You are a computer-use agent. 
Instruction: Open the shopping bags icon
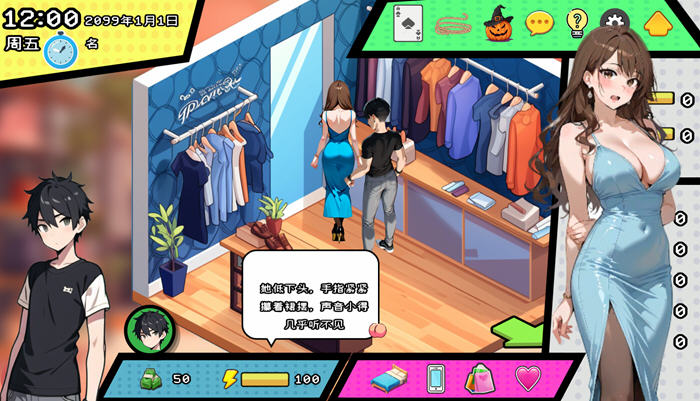tap(480, 379)
